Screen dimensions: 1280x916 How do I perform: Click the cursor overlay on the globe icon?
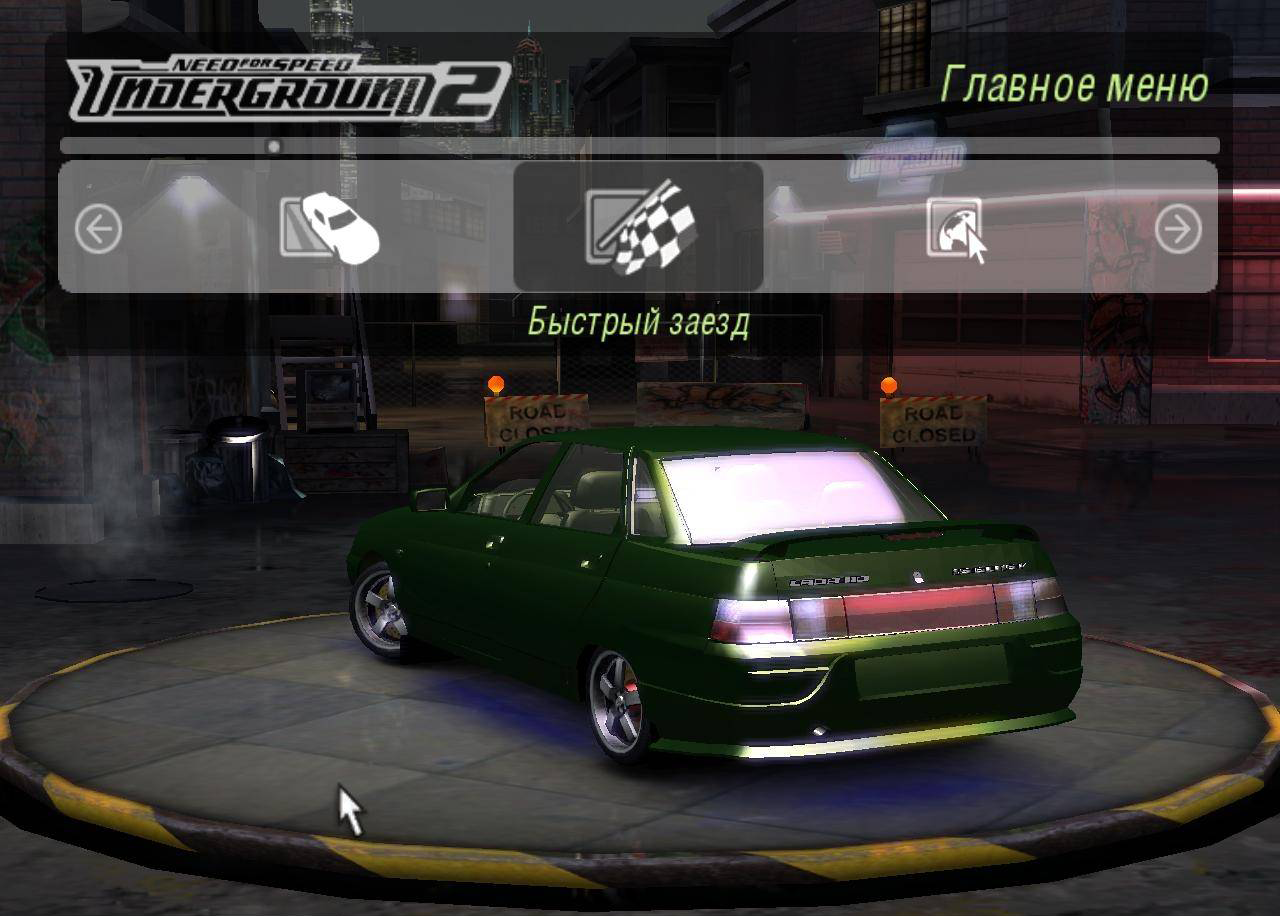[x=975, y=243]
